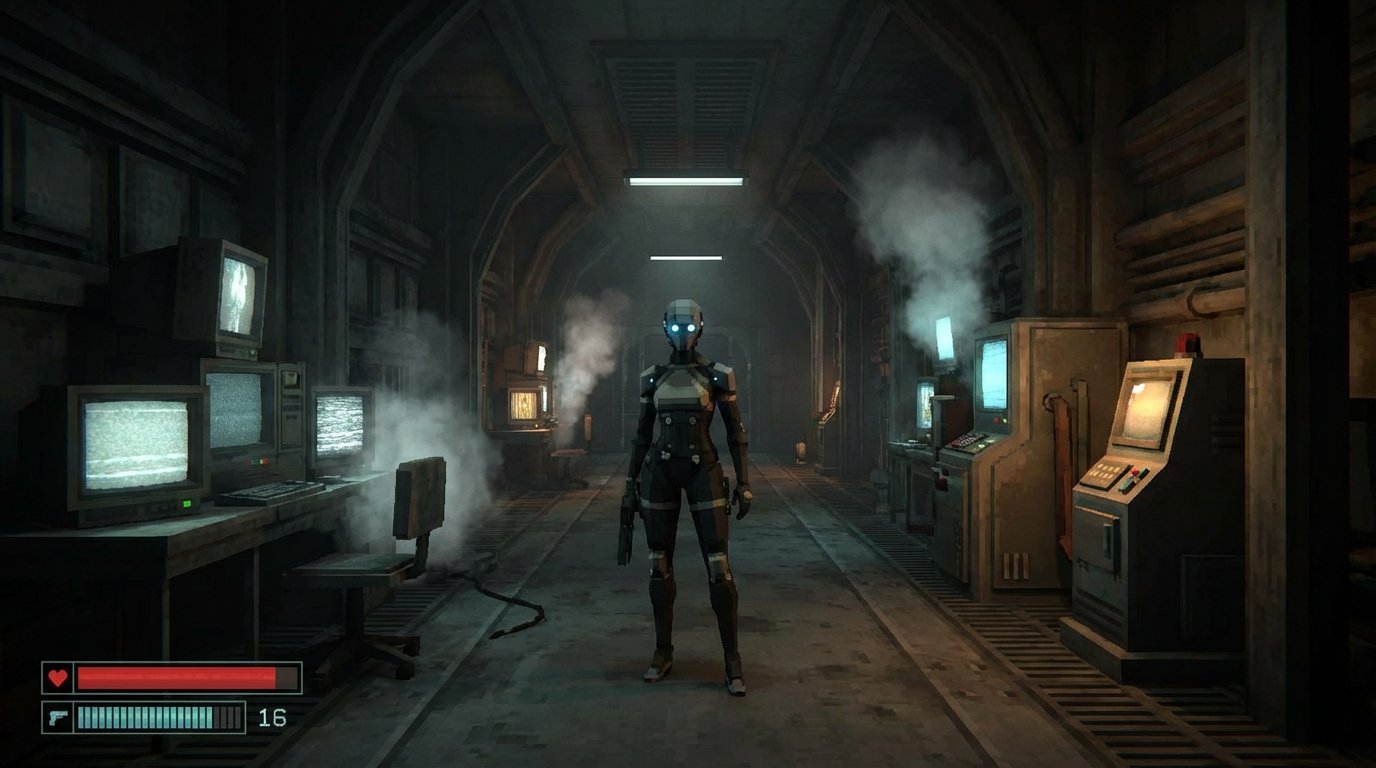Screen dimensions: 1376x768
Task: Click the ceiling fluorescent light fixture
Action: click(x=685, y=179)
